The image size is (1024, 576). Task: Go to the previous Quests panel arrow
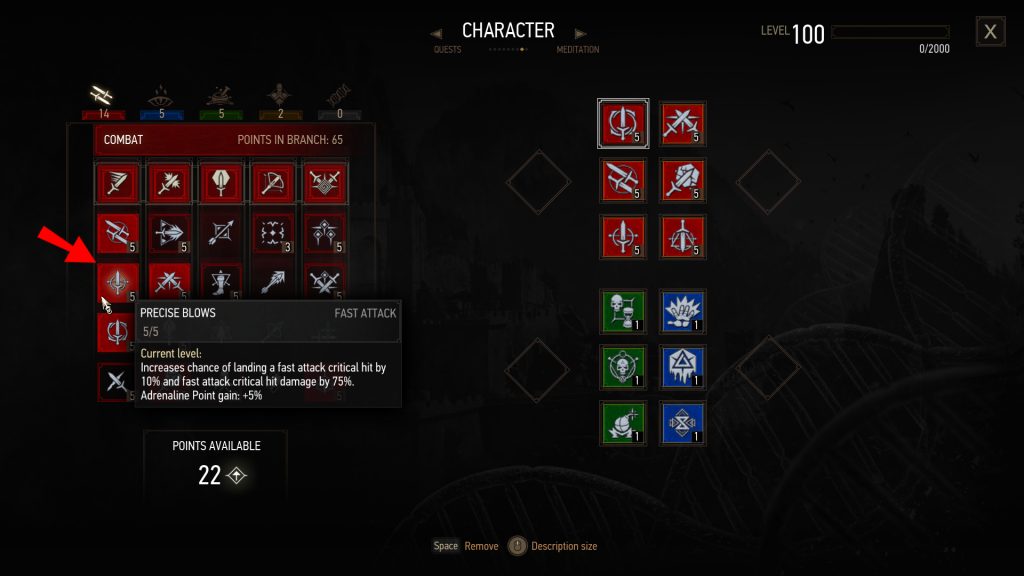[436, 34]
